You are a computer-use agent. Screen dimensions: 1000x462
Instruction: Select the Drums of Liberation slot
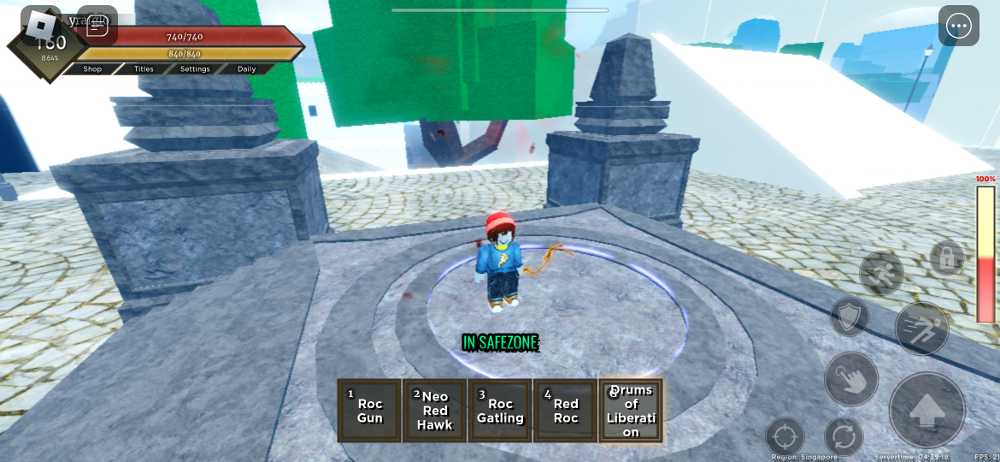pos(630,410)
